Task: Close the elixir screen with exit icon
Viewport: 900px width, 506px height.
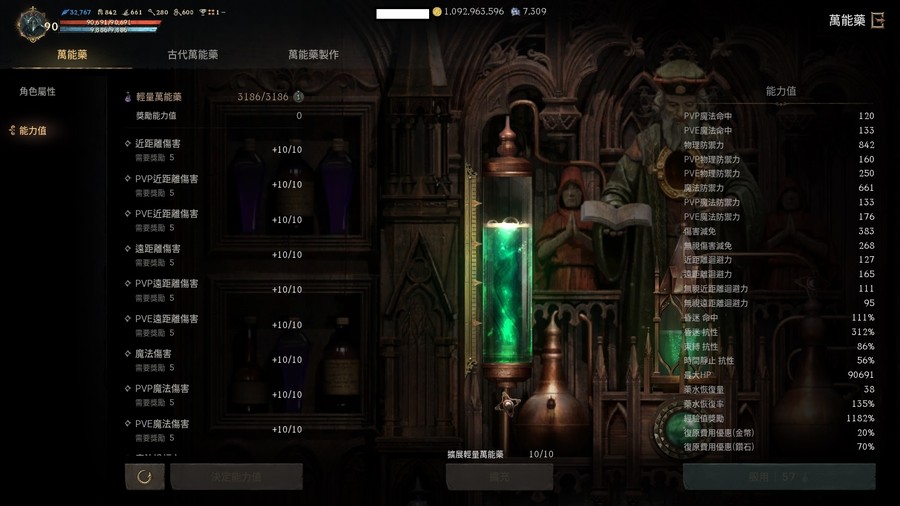Action: pos(878,20)
